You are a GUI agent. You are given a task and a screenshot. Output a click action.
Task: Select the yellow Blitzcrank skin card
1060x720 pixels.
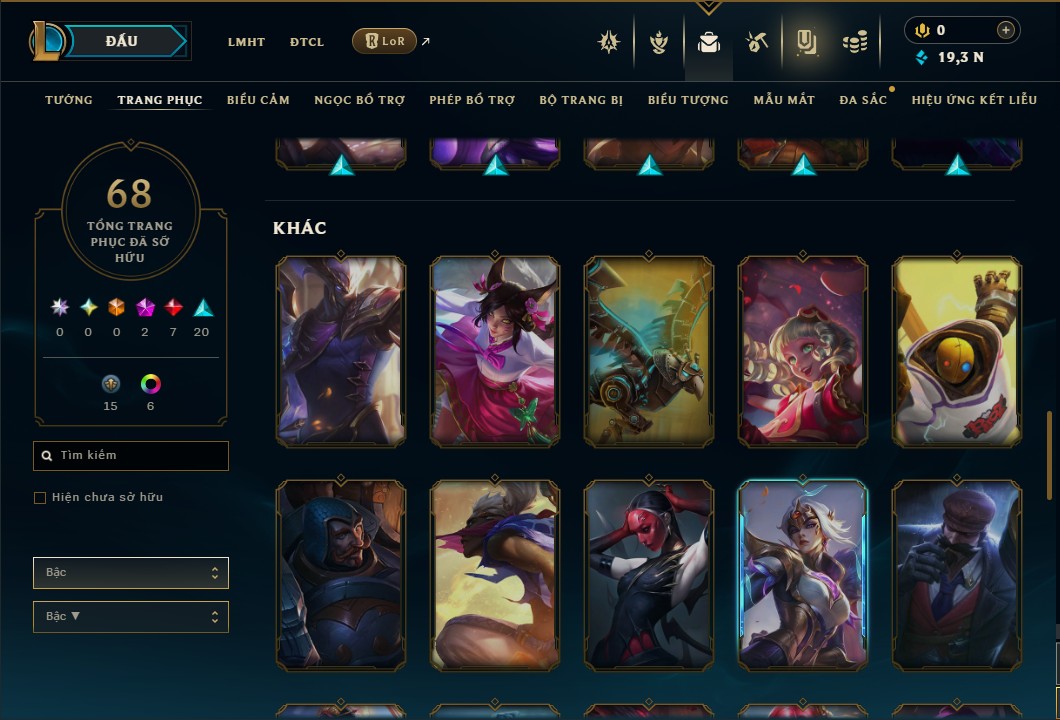coord(957,351)
